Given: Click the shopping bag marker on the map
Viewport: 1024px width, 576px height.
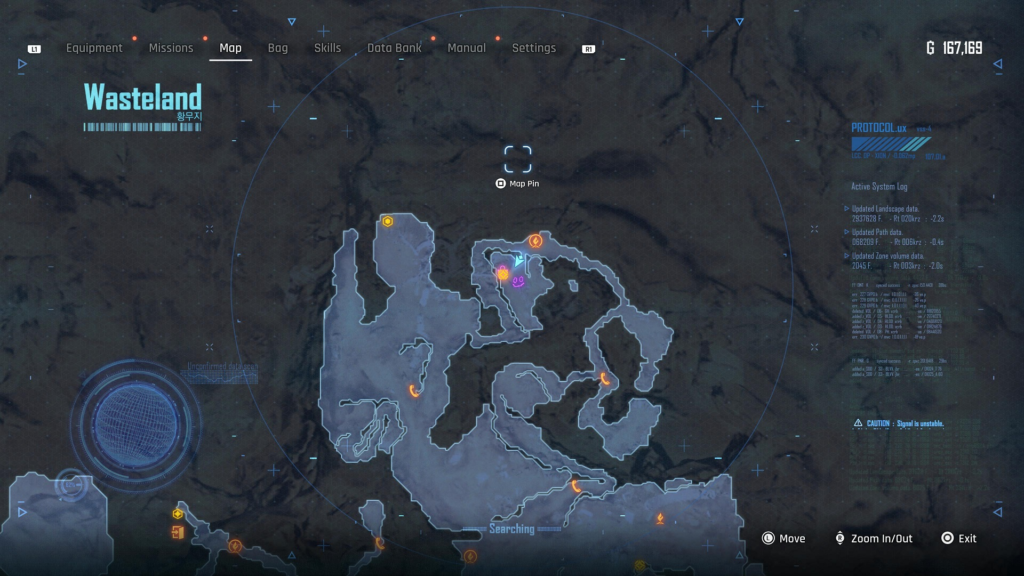Looking at the screenshot, I should click(x=503, y=272).
